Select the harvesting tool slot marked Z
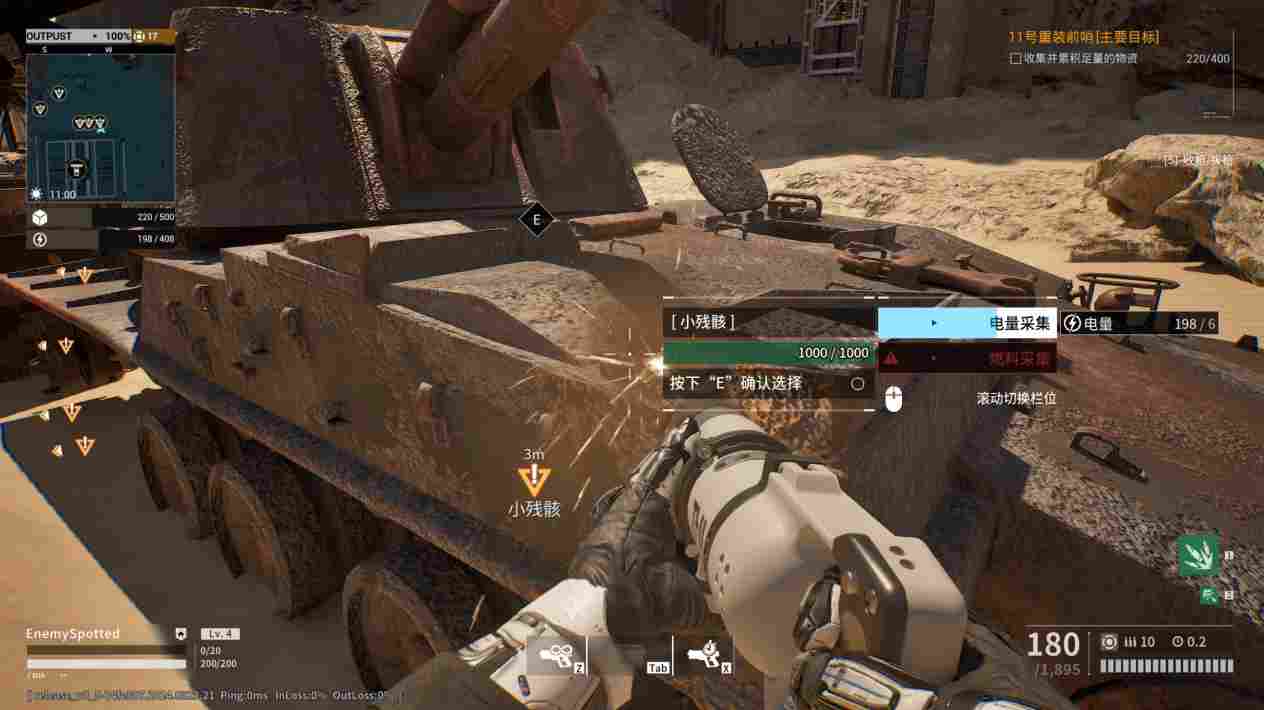 [556, 656]
